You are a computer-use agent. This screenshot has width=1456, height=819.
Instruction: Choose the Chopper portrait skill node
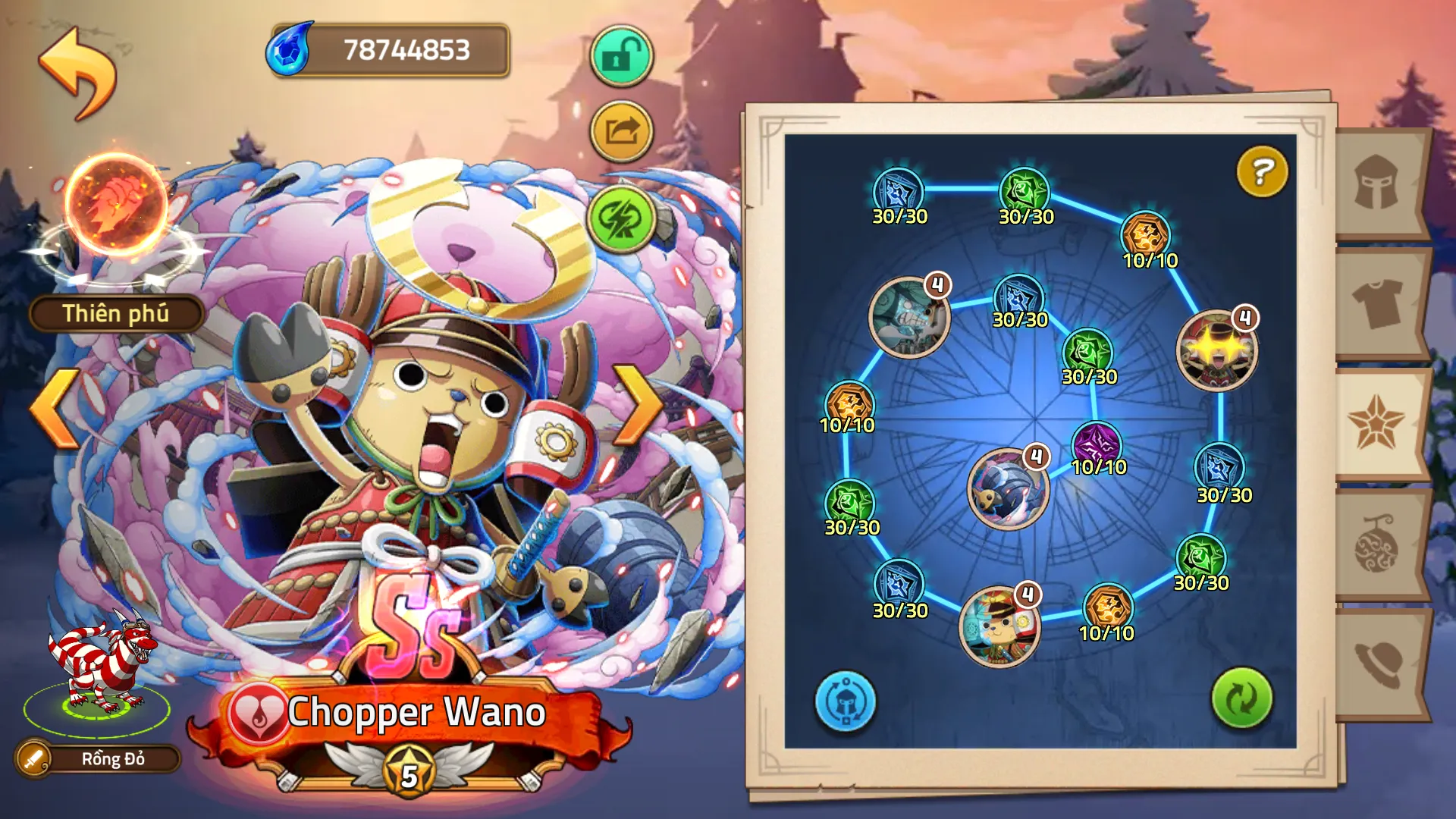(999, 627)
